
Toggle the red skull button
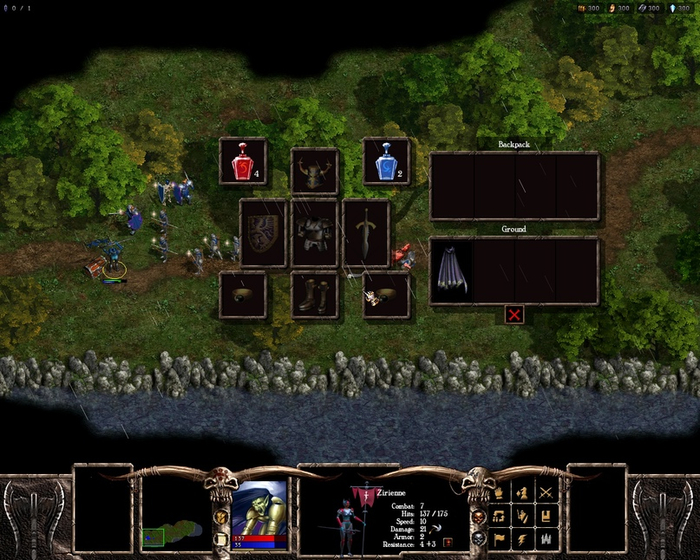477,516
